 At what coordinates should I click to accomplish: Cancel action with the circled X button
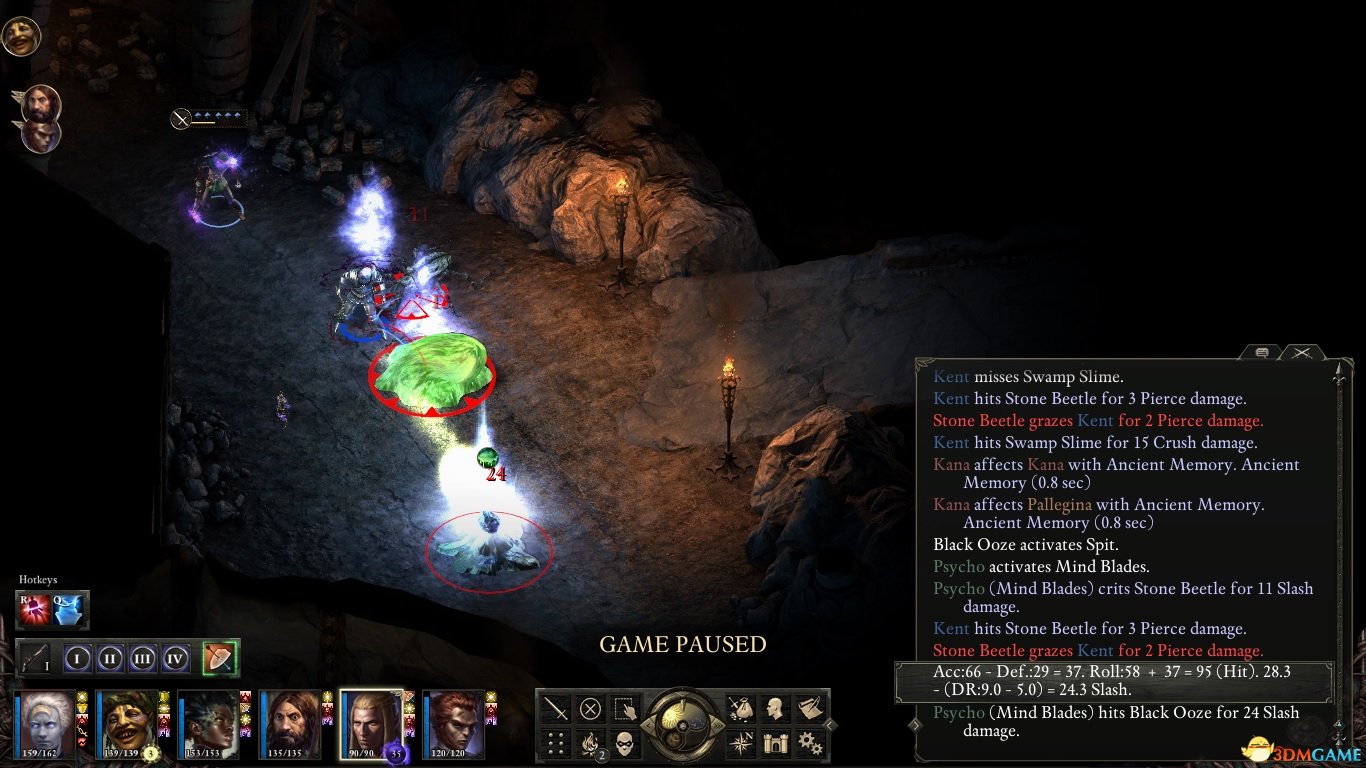590,709
